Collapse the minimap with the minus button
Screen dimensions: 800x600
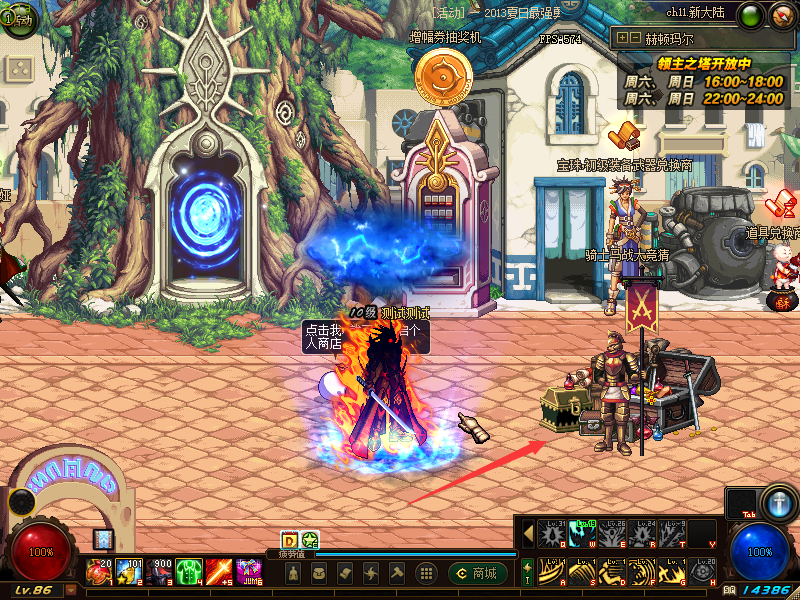point(634,37)
